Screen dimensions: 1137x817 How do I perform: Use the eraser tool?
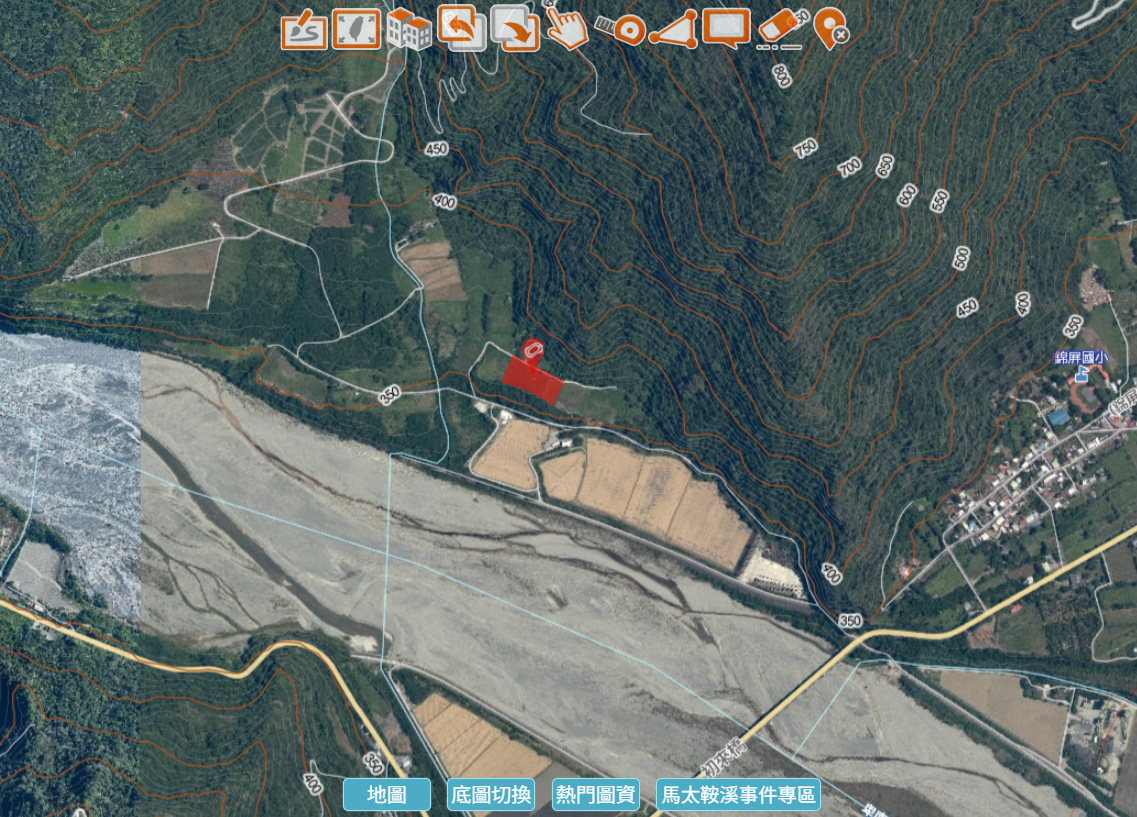(x=780, y=29)
